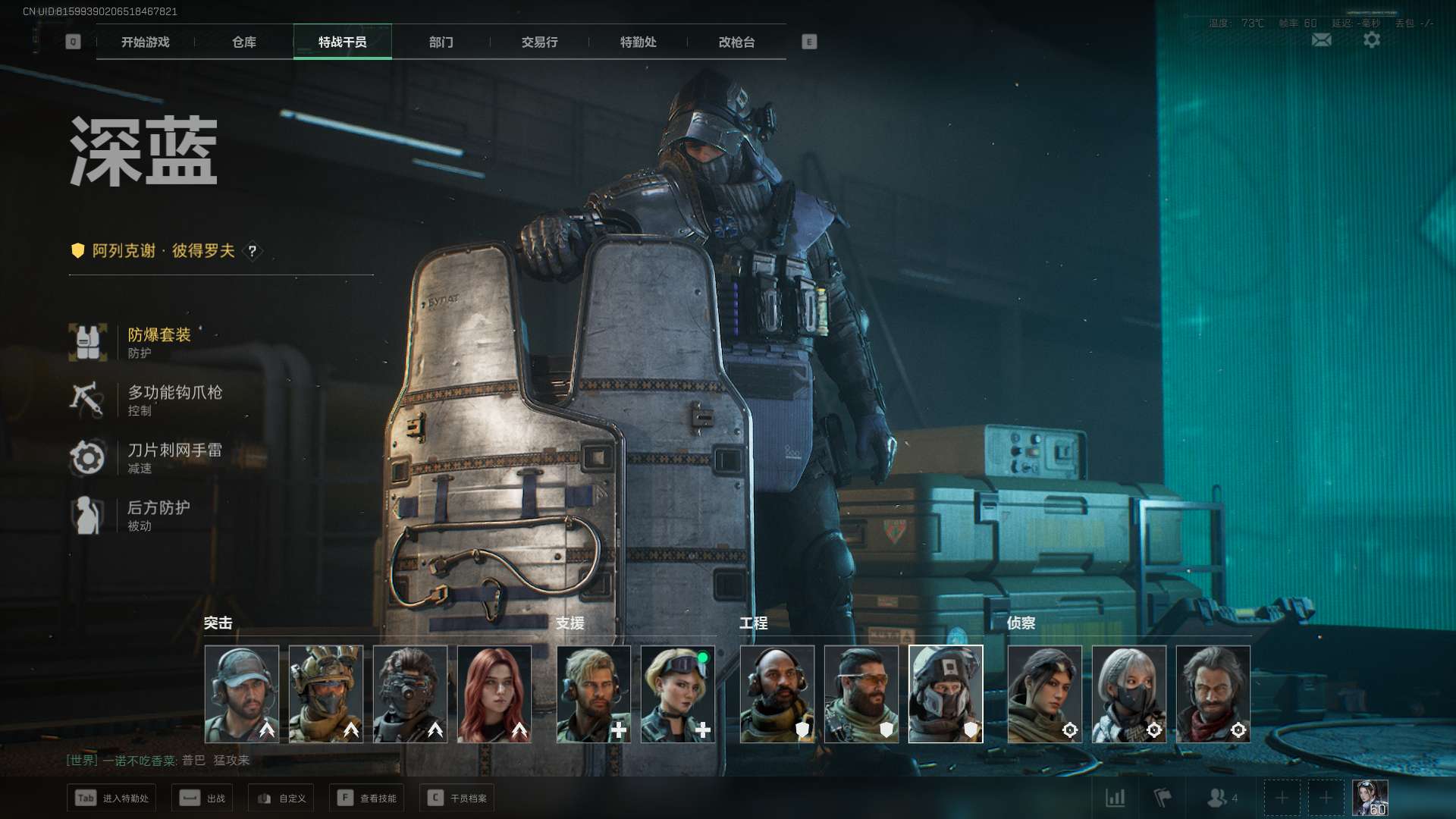The image size is (1456, 819).
Task: Select the 特勤处 tab
Action: [x=639, y=42]
